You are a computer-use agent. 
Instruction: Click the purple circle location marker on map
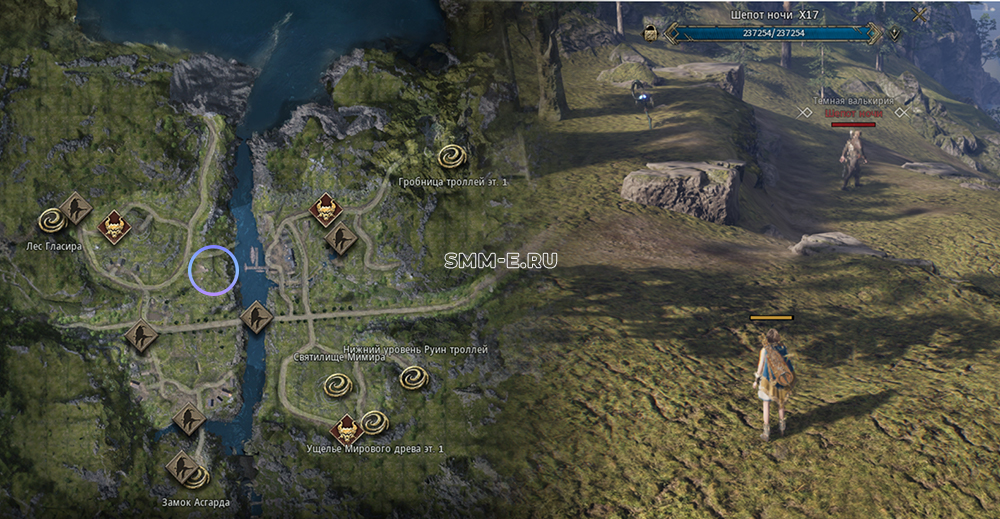[213, 270]
